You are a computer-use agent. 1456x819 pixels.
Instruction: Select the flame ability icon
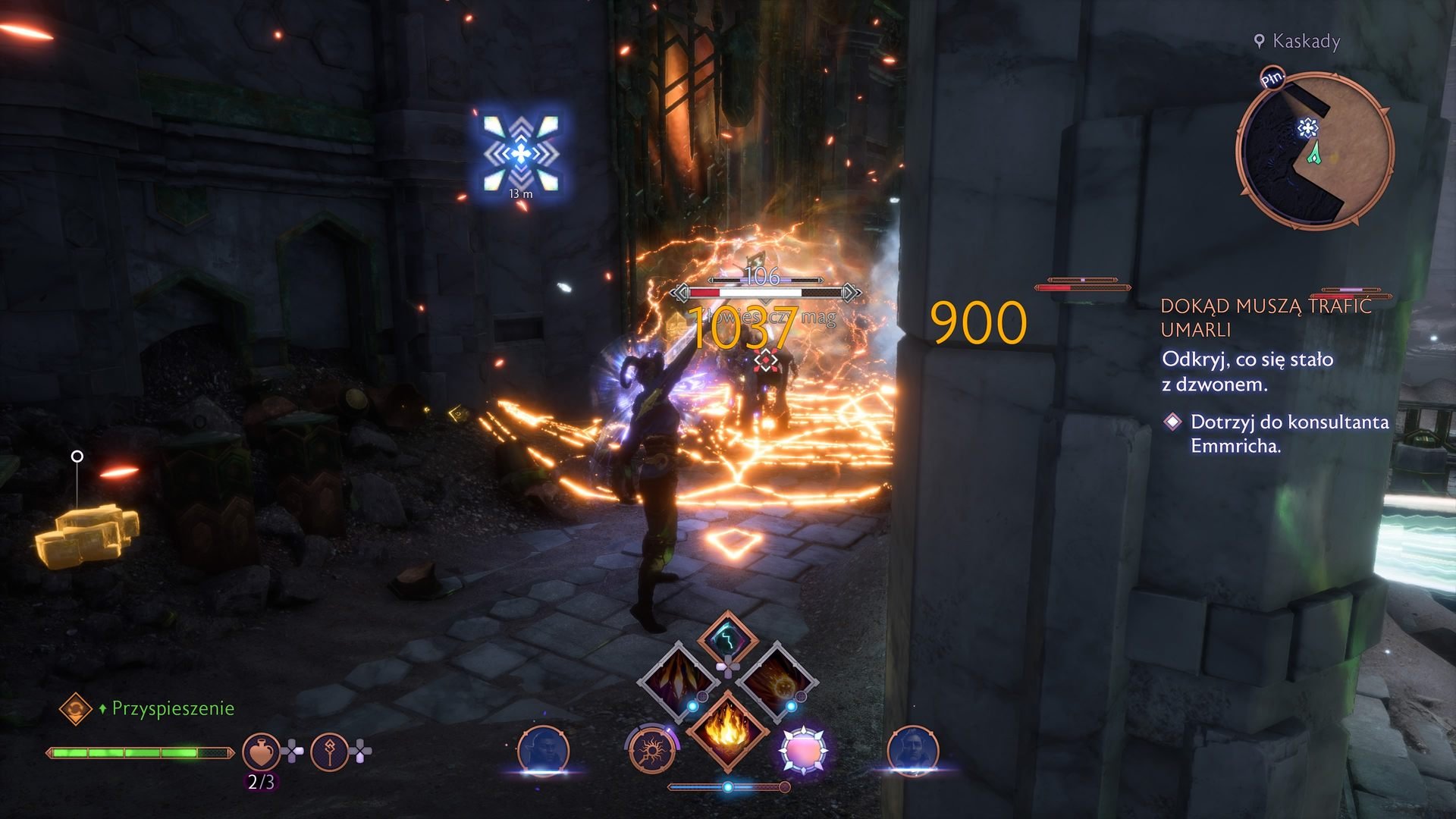pos(727,730)
